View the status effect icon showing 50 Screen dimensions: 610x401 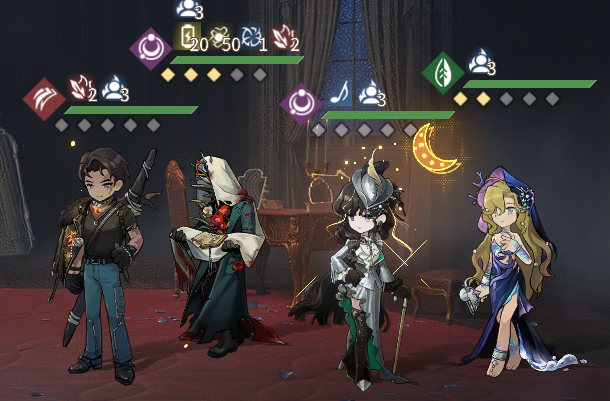point(220,37)
